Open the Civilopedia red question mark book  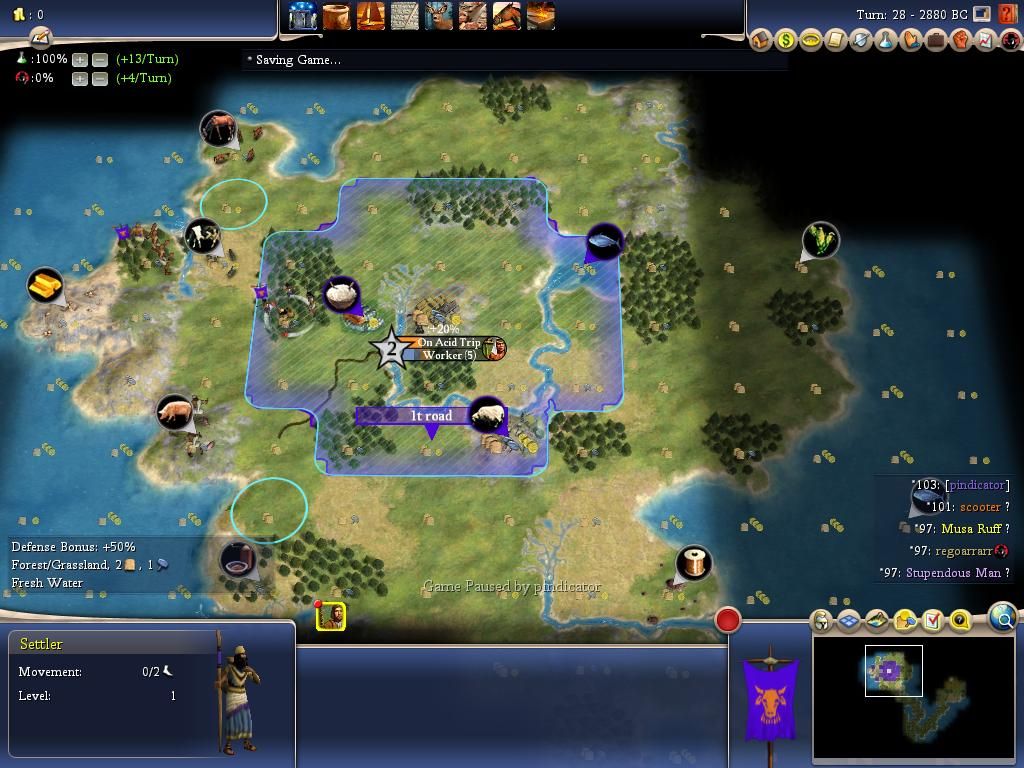1007,15
